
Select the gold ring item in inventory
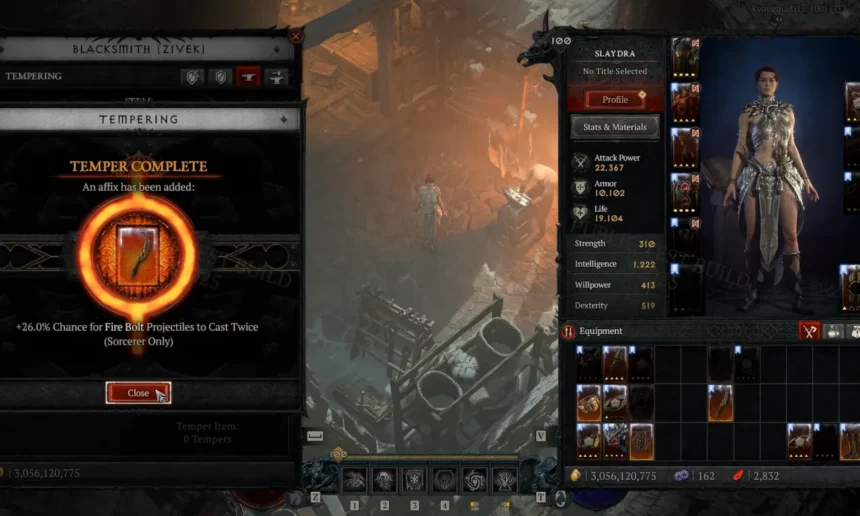[588, 402]
